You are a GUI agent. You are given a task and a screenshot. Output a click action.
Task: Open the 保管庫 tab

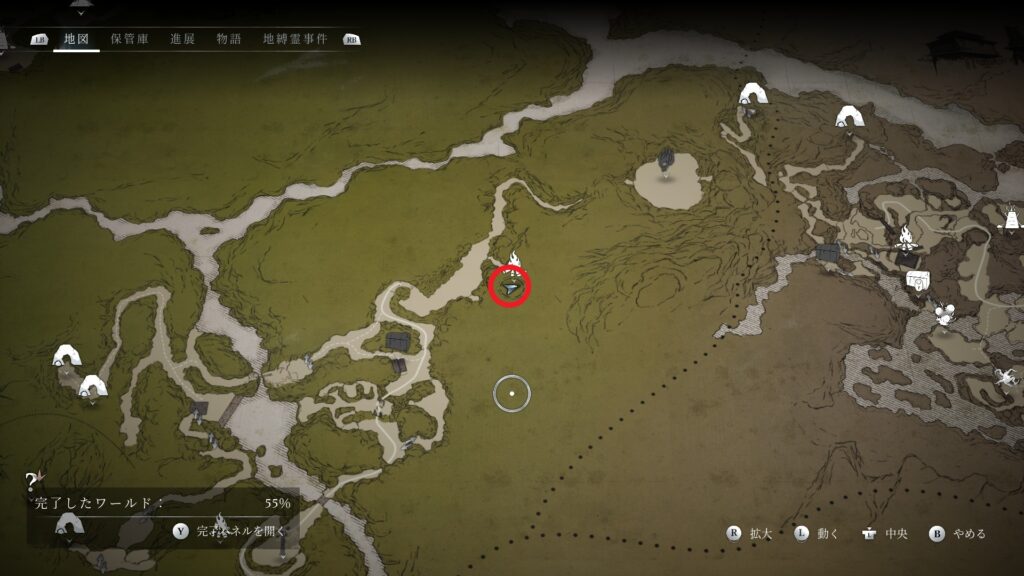click(129, 39)
